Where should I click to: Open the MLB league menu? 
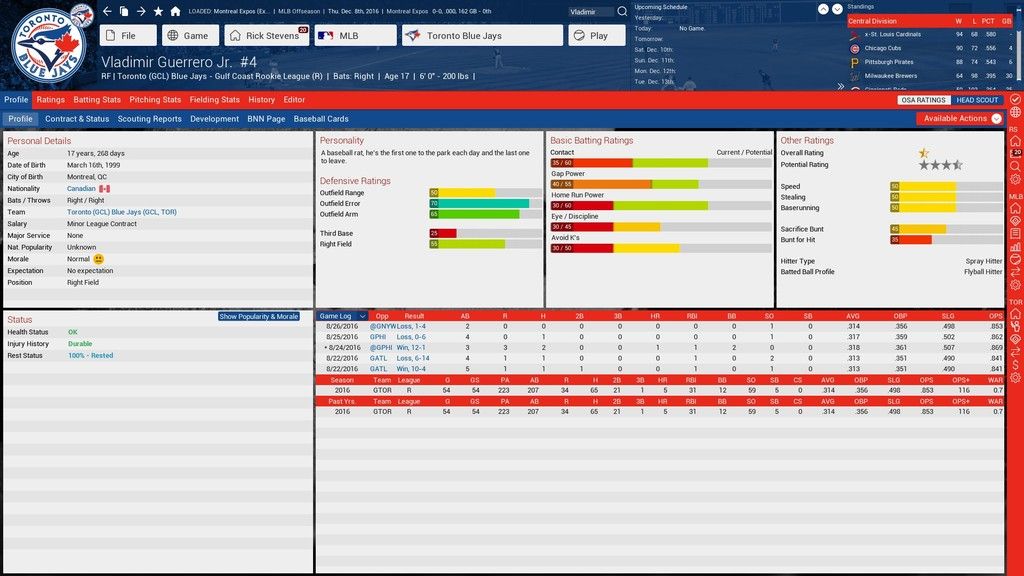coord(355,36)
